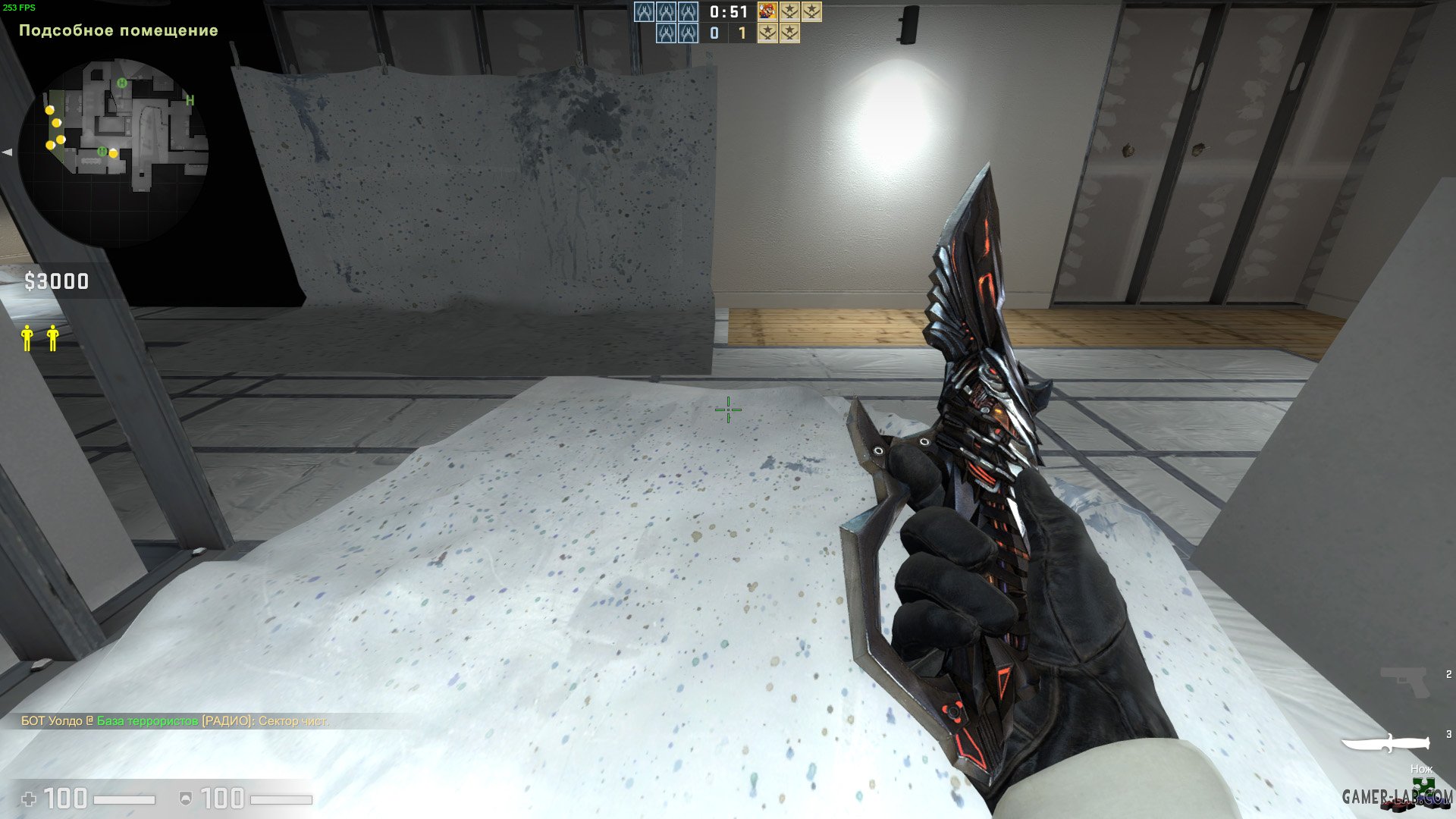Viewport: 1456px width, 819px height.
Task: Click the Mario avatar on the scoreboard
Action: pos(766,13)
